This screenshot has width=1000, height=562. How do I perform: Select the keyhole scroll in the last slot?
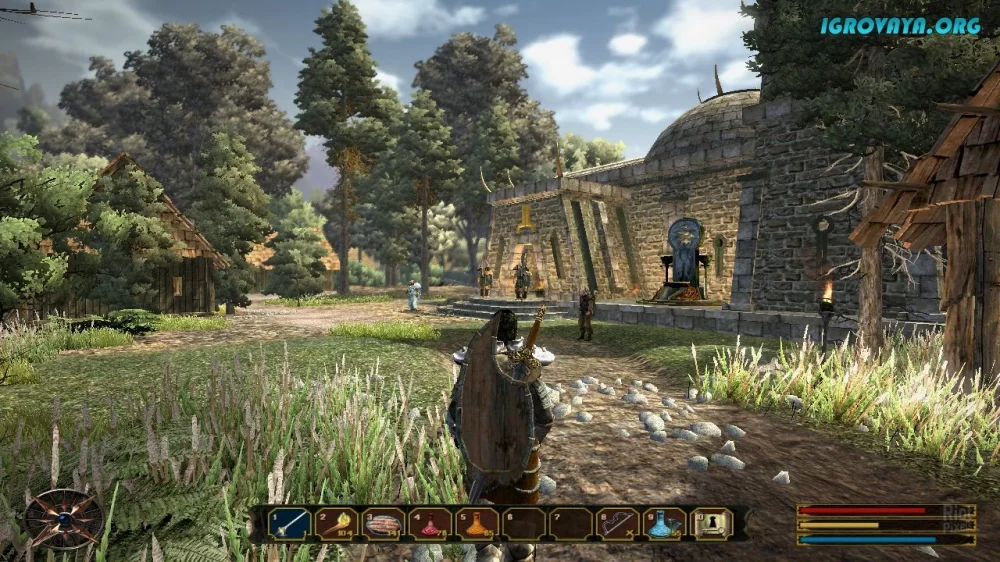[712, 523]
